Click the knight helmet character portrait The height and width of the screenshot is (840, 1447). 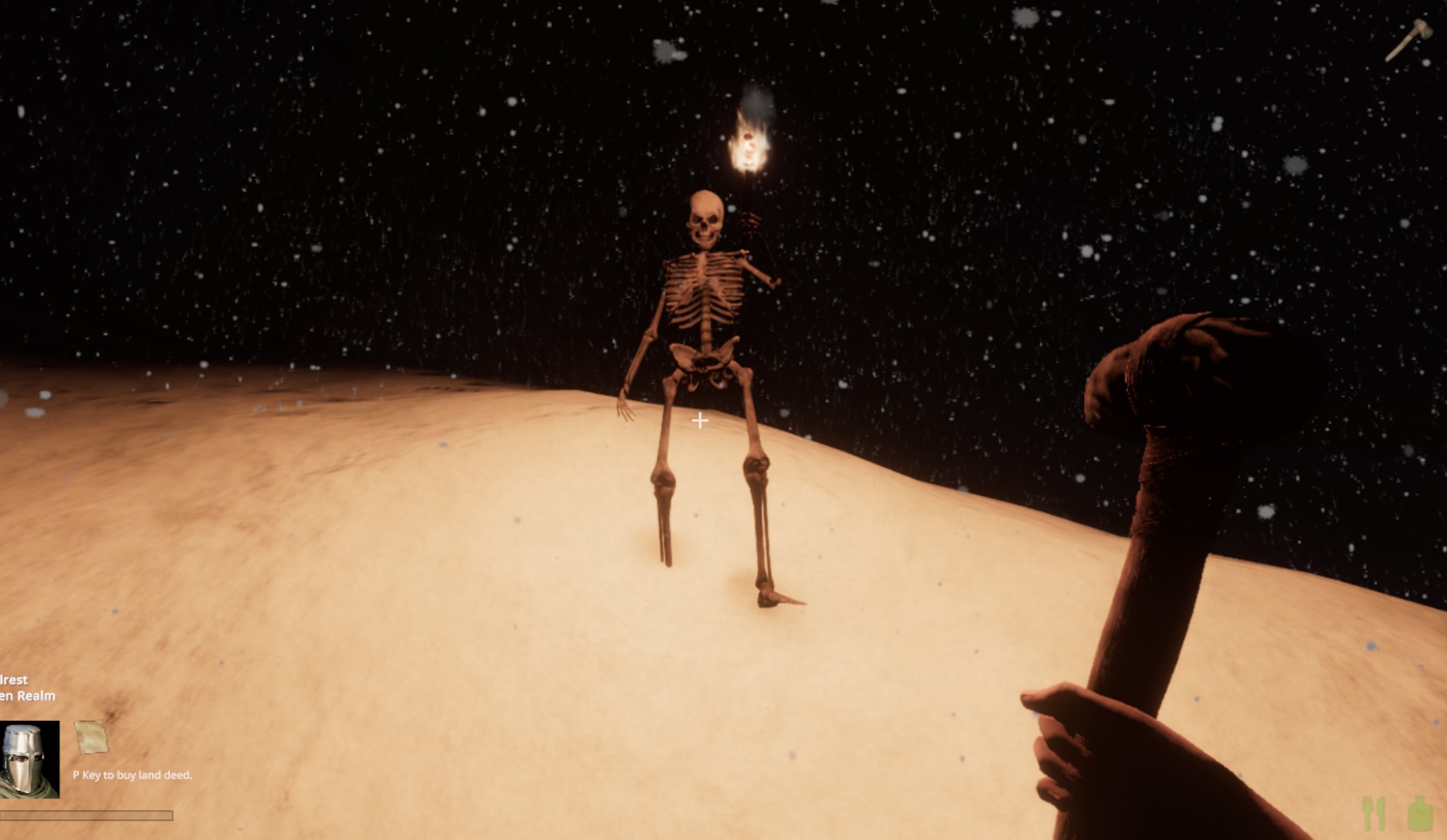pos(29,758)
